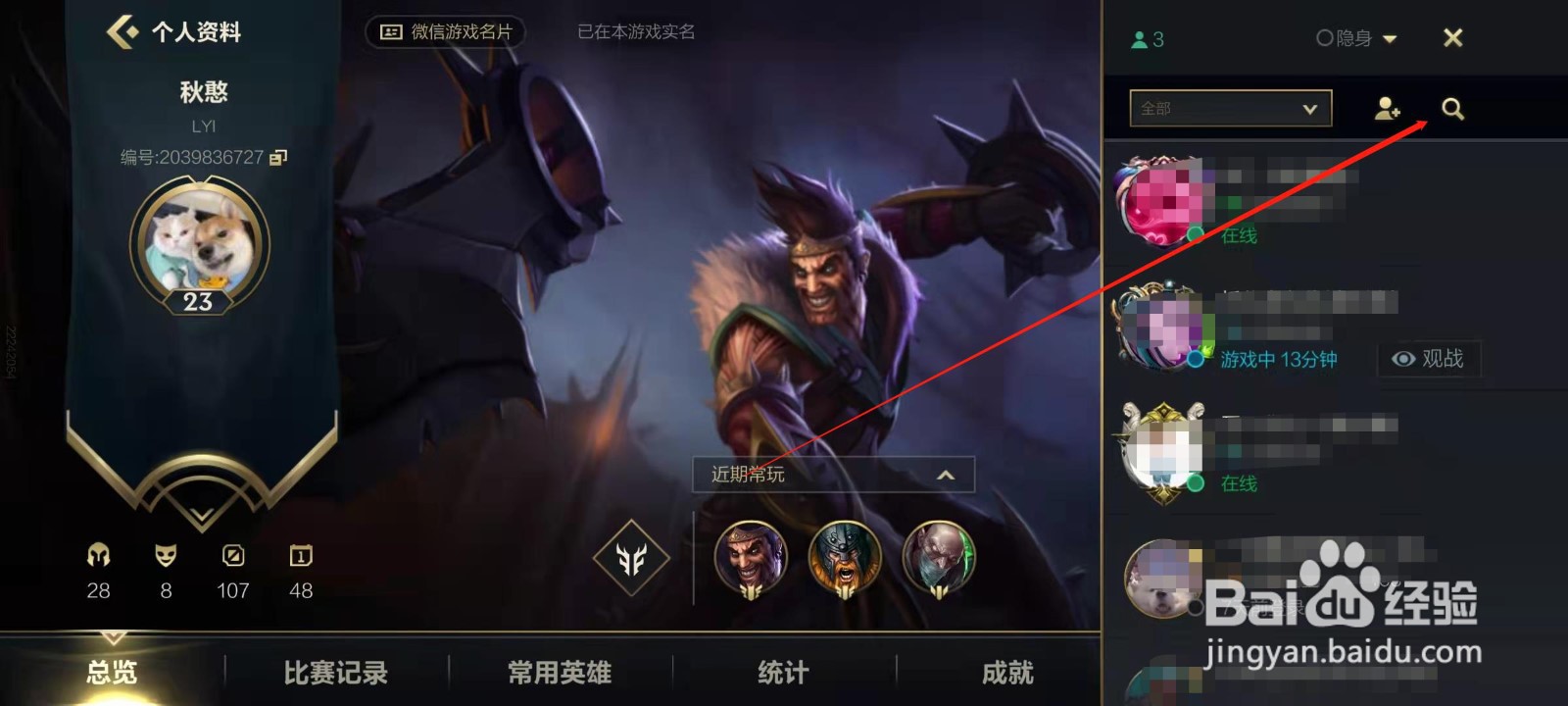Copy the player ID using the copy icon
This screenshot has height=706, width=1568.
[x=277, y=157]
